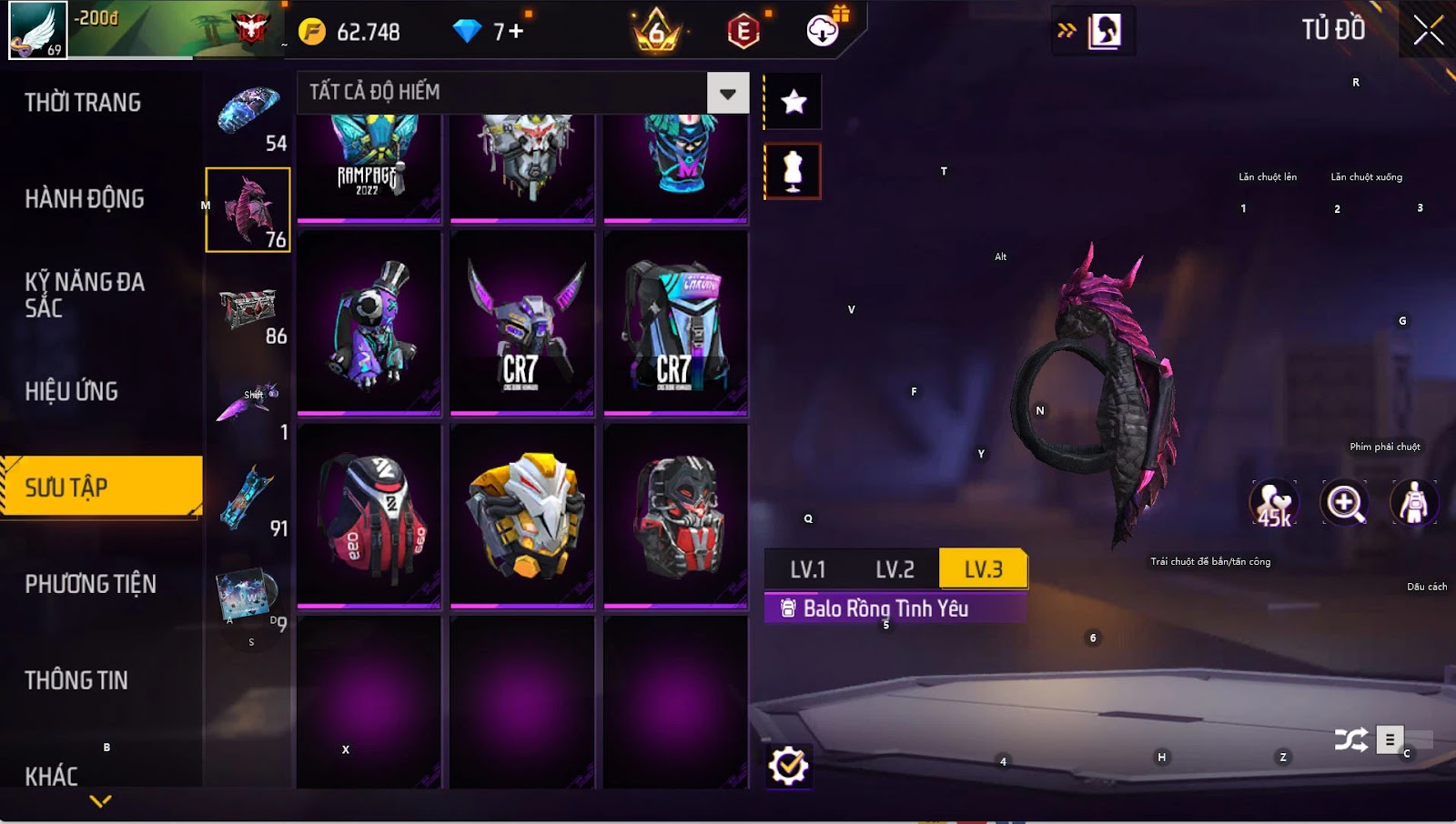1456x824 pixels.
Task: Activate the shuffle random icon
Action: 1350,739
